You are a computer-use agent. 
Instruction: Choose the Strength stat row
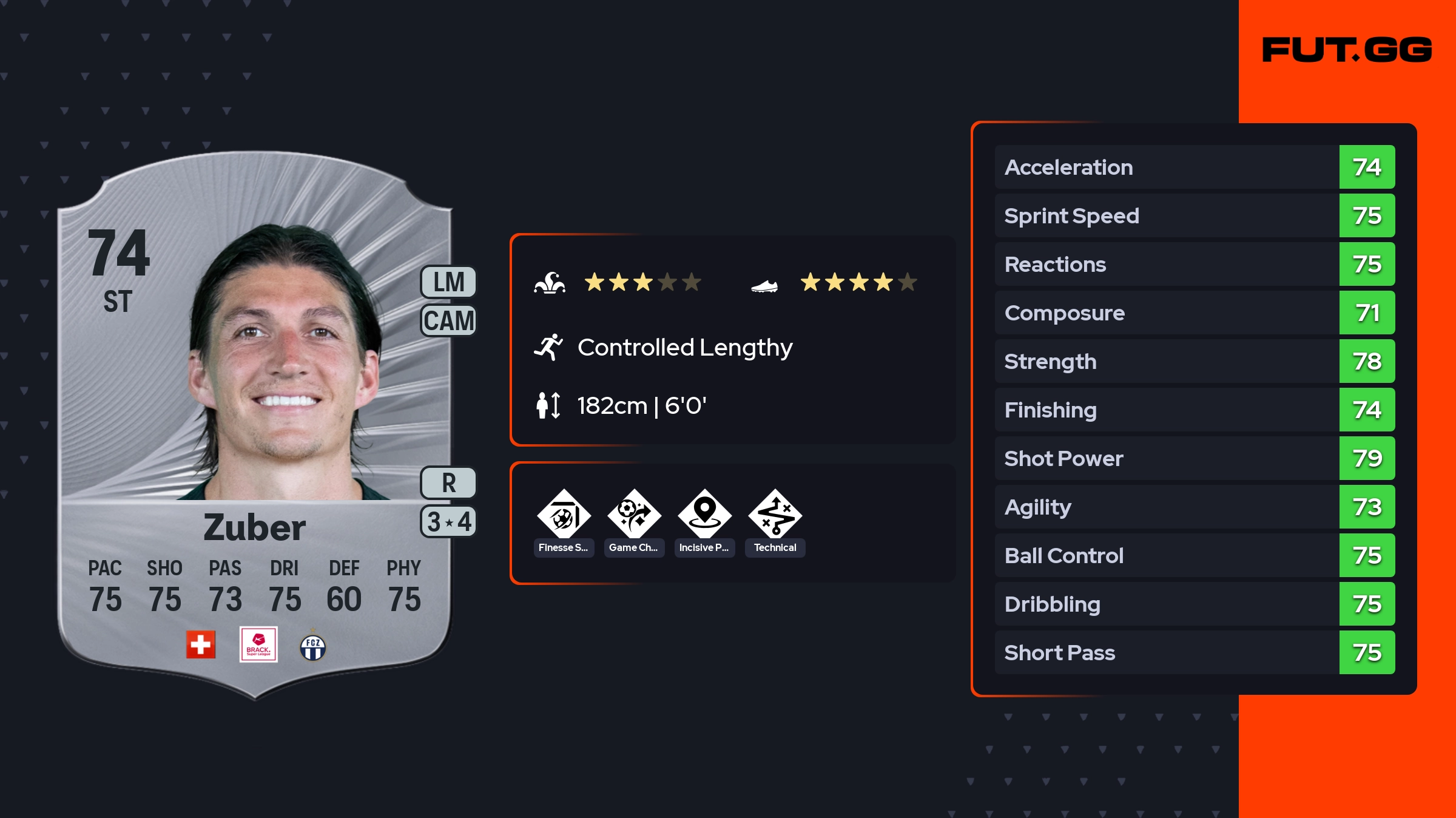click(x=1195, y=361)
